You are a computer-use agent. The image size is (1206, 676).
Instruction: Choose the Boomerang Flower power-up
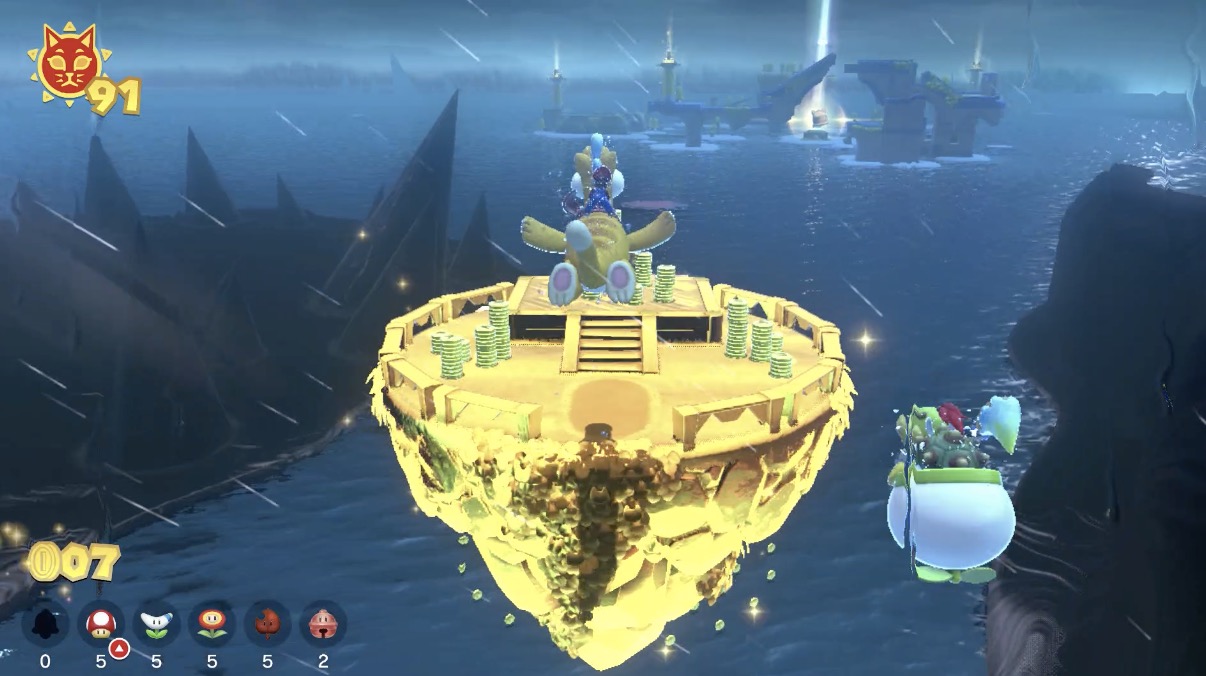tap(156, 624)
